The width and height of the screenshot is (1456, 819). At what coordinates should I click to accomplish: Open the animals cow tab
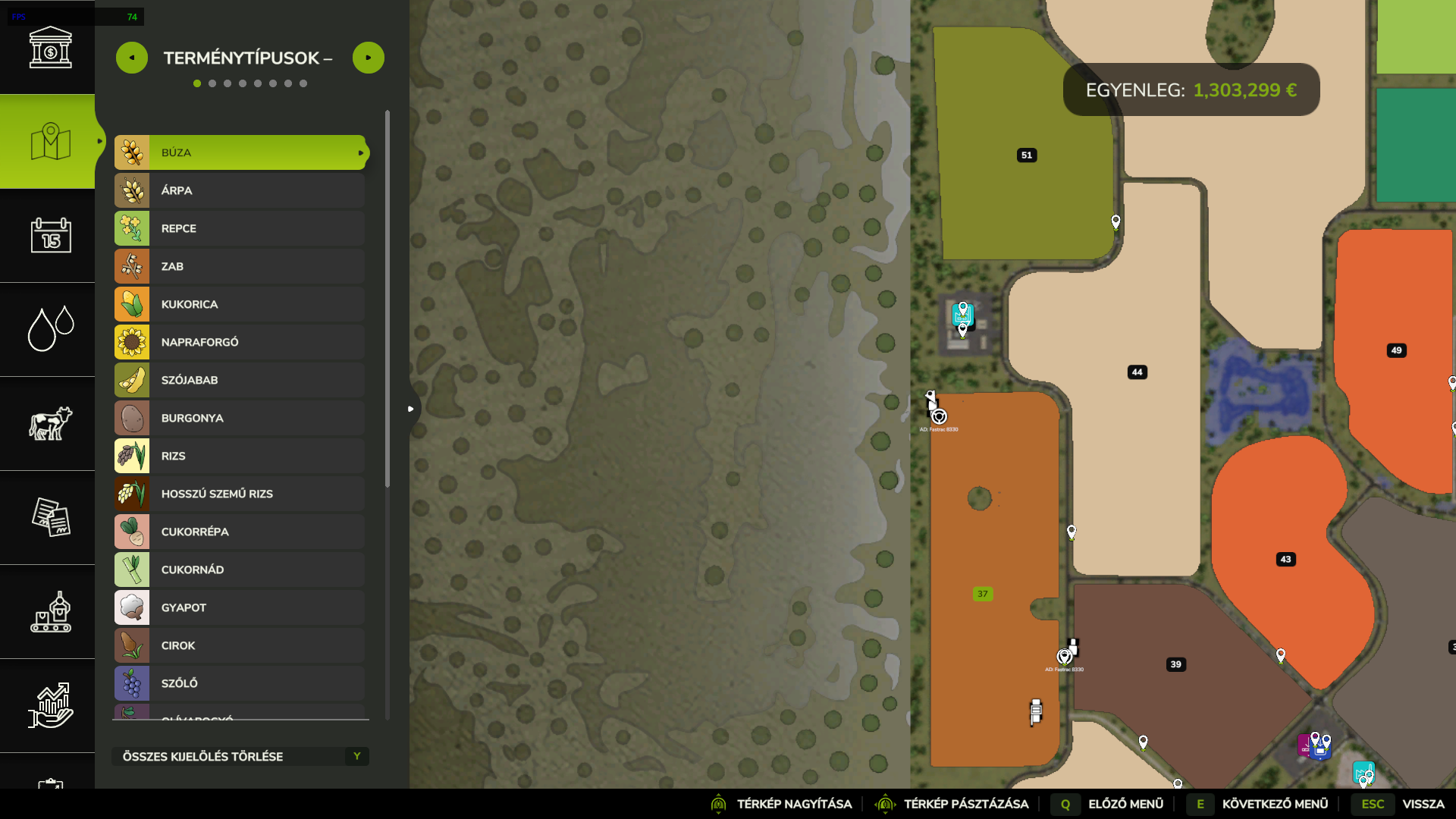50,423
